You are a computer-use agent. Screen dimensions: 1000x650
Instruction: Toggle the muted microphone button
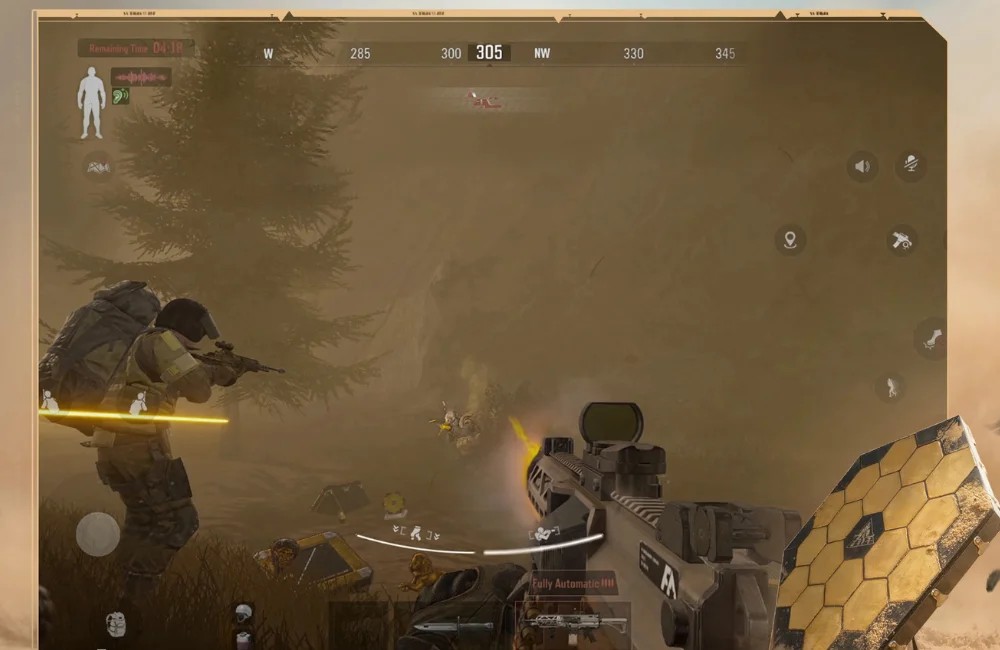pos(910,165)
